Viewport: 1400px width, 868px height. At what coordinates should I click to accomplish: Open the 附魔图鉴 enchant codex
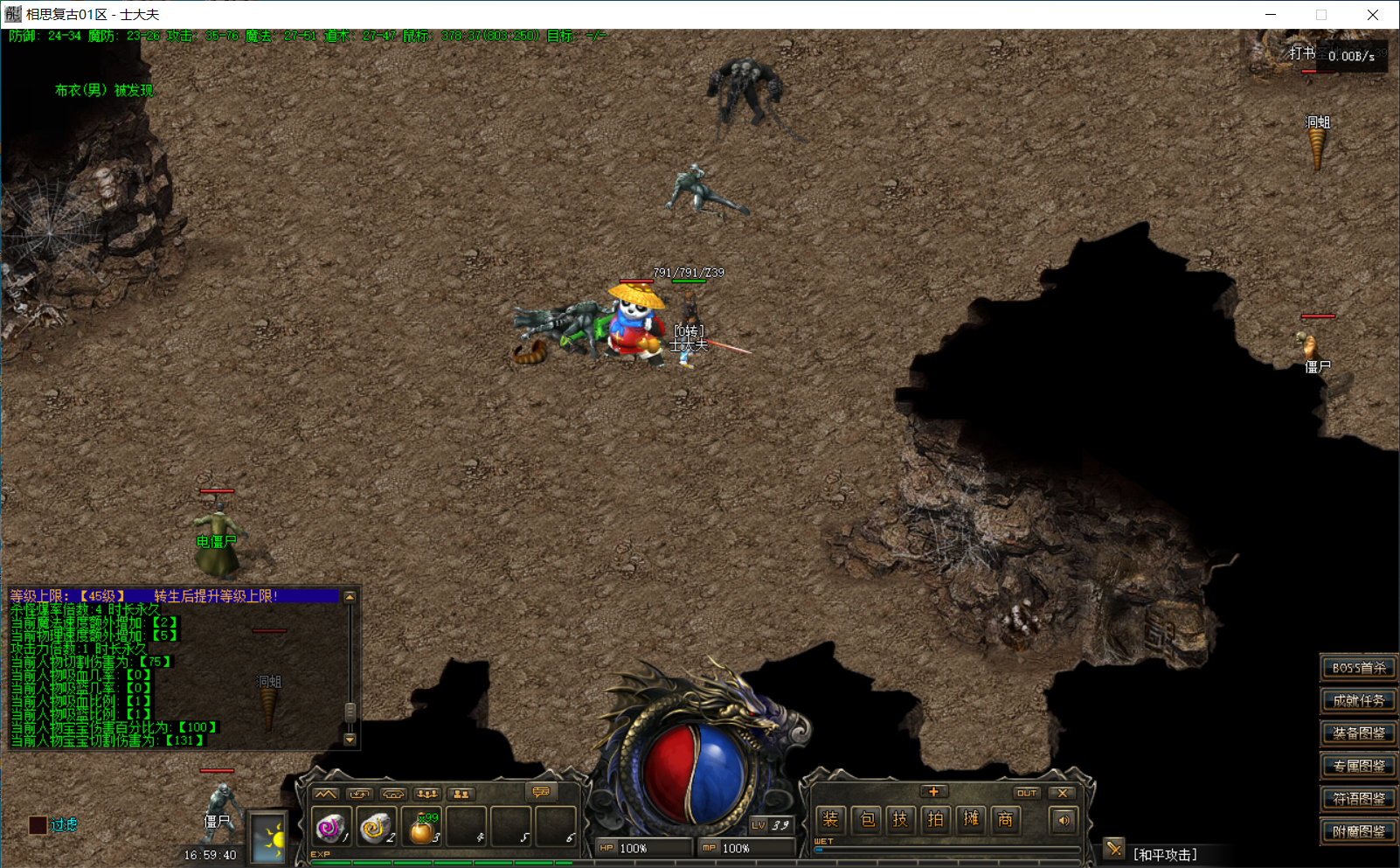click(1357, 831)
